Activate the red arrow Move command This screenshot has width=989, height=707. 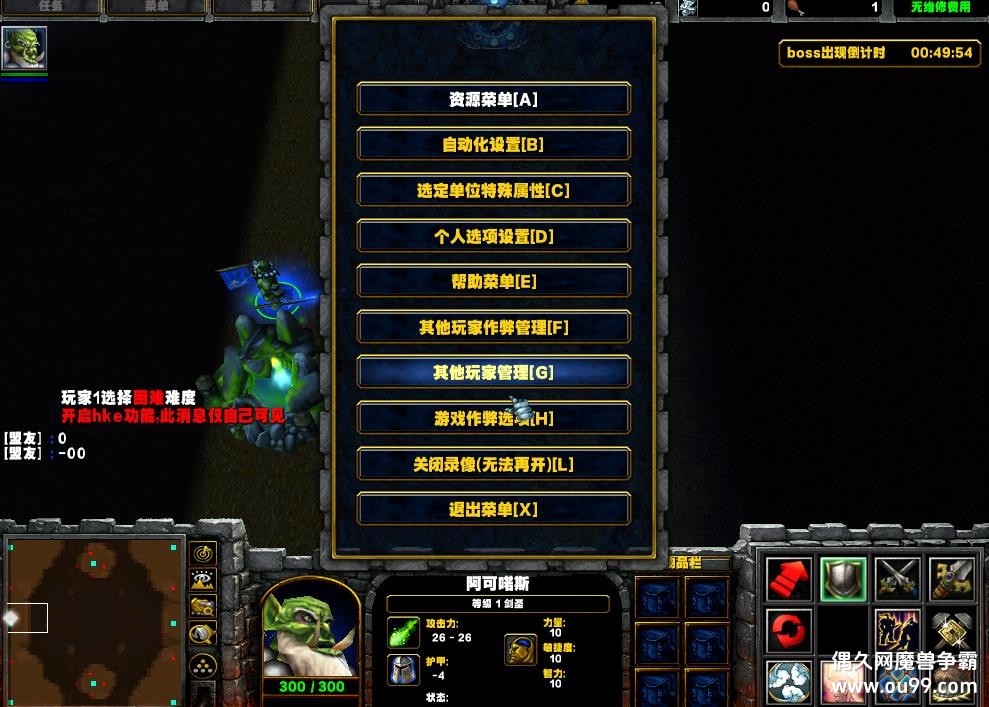789,579
